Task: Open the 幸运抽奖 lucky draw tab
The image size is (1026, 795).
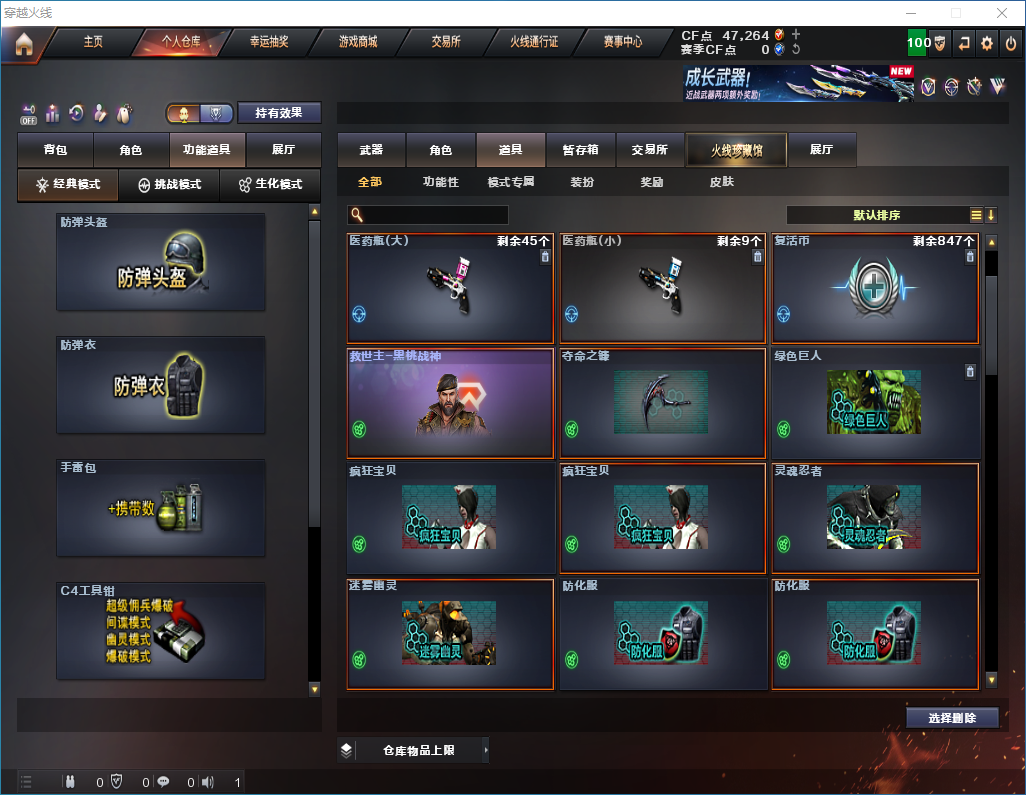Action: 269,42
